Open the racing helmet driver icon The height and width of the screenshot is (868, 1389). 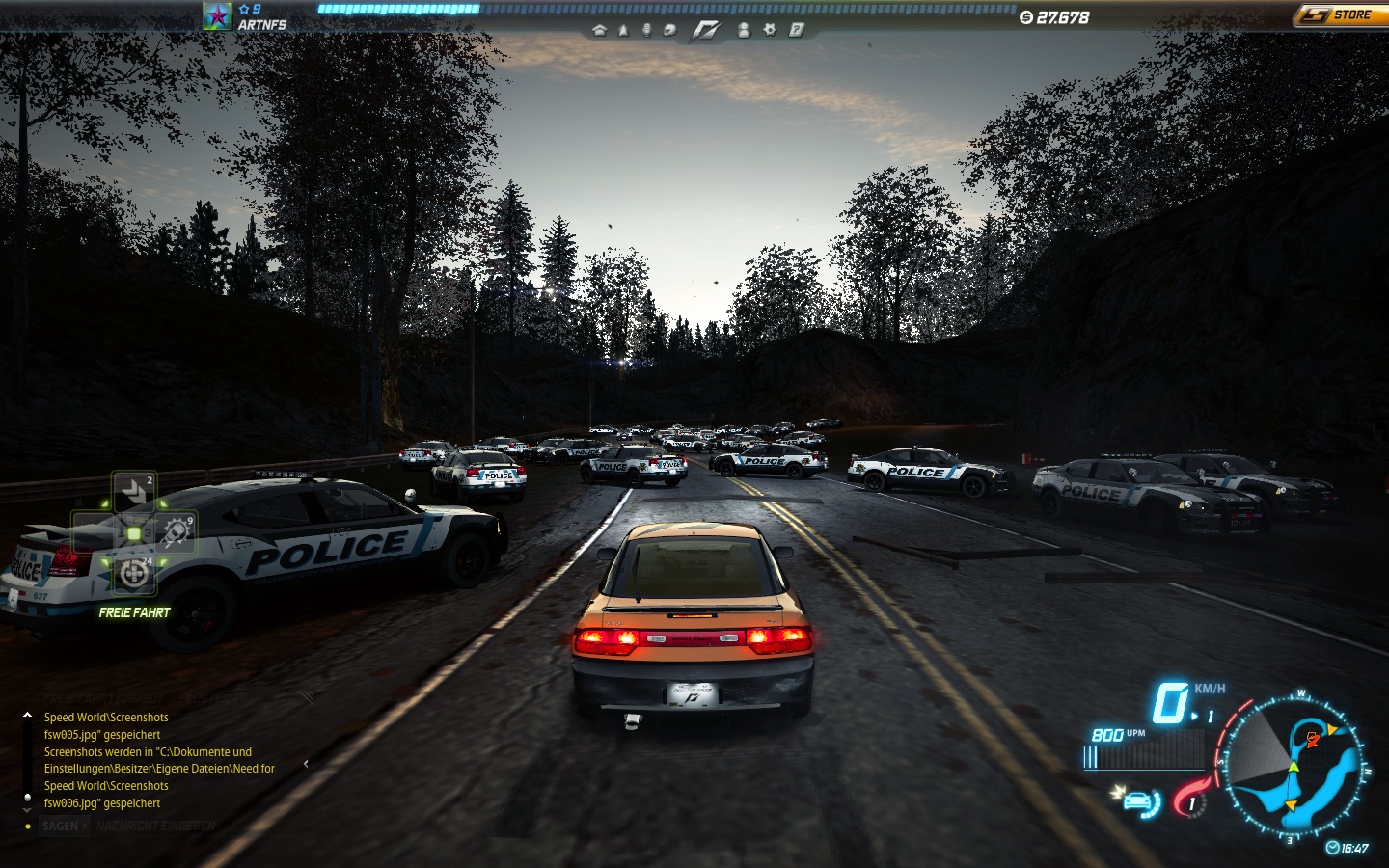(x=669, y=30)
